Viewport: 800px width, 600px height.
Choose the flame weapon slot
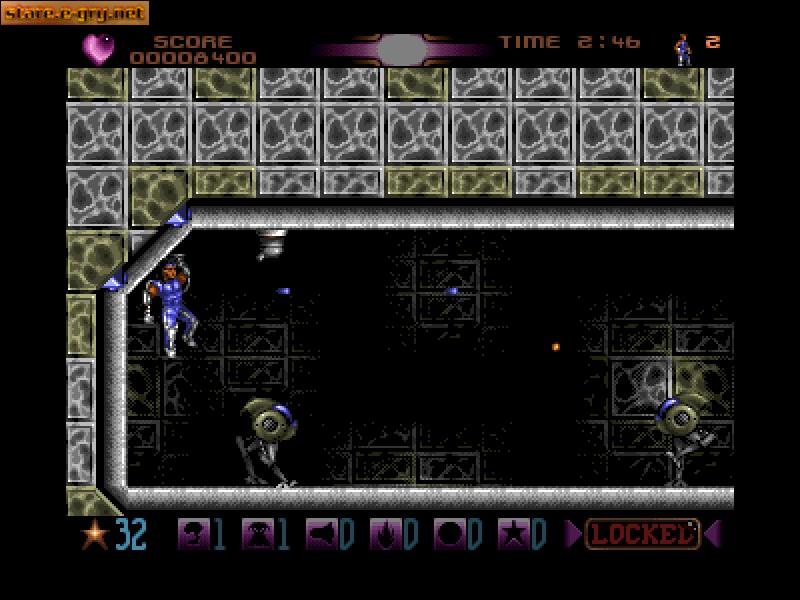click(384, 535)
